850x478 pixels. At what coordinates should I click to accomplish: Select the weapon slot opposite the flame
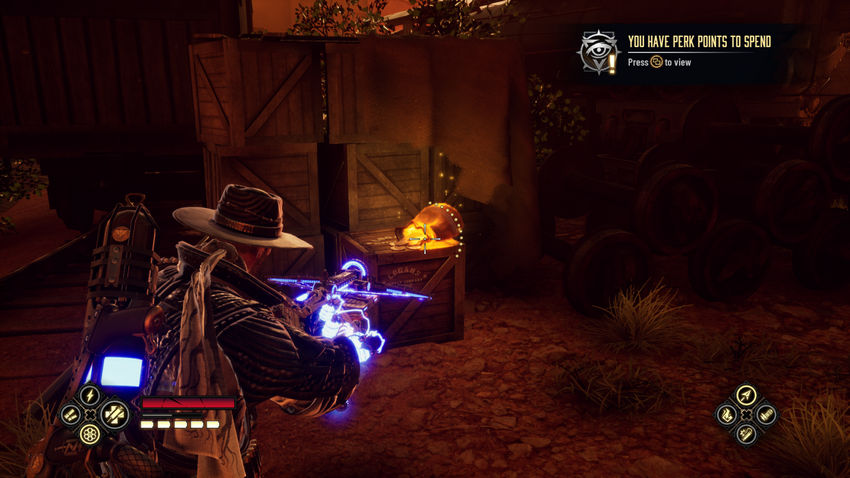[x=767, y=414]
